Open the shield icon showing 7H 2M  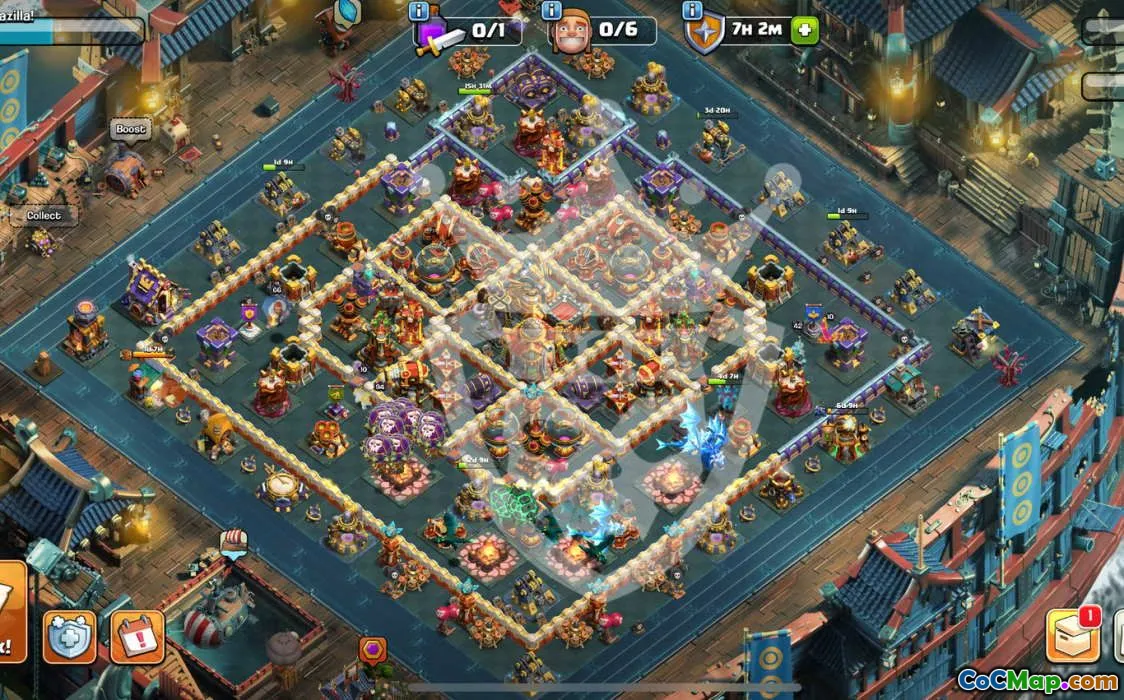coord(705,33)
